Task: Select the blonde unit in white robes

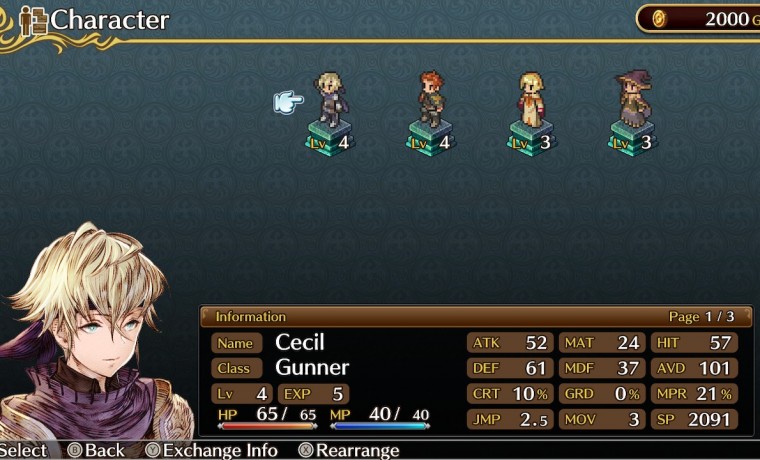Action: [x=531, y=100]
